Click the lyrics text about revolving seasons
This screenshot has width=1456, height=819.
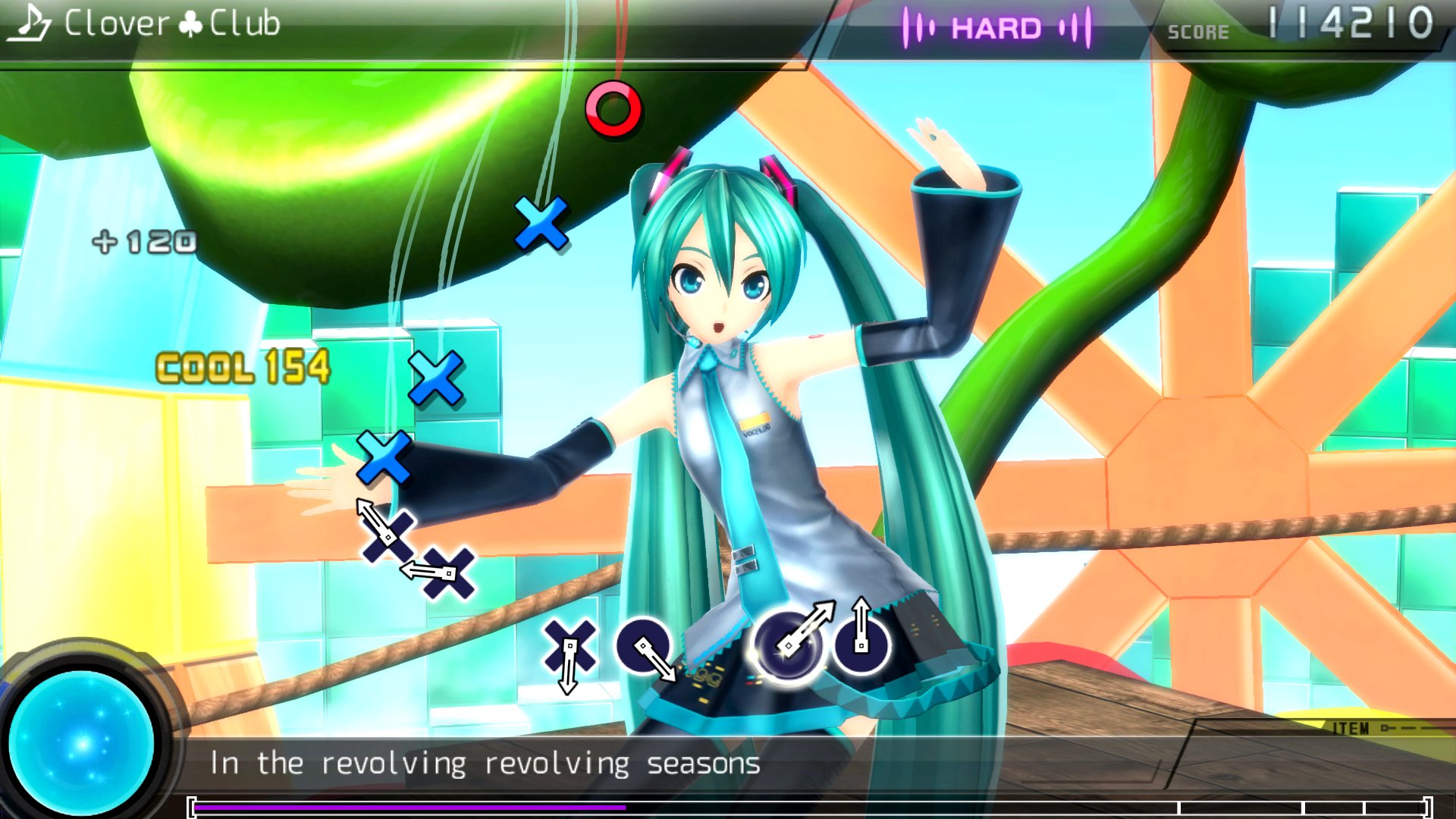(x=485, y=761)
